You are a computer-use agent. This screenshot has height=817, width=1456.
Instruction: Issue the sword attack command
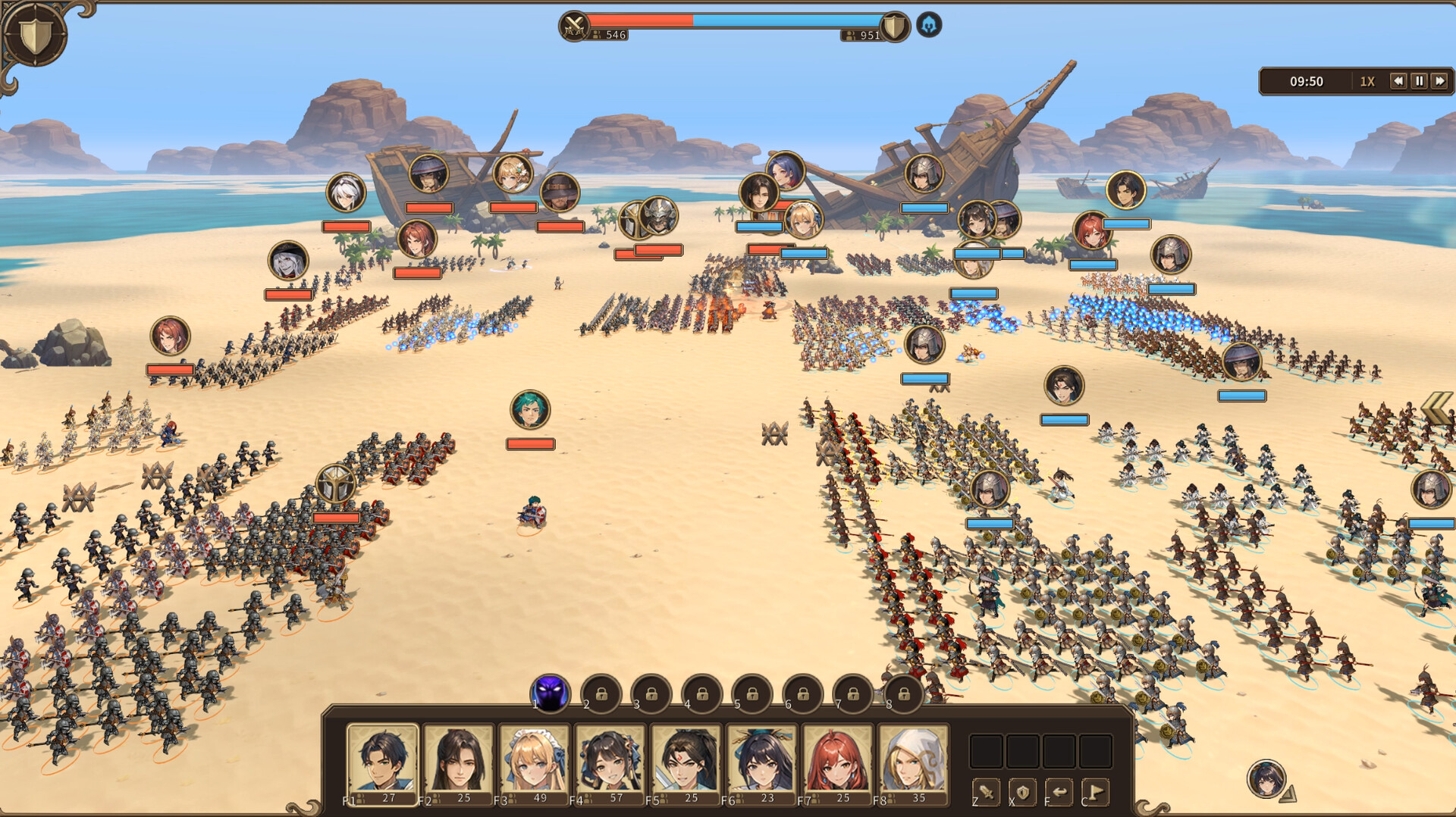(986, 793)
